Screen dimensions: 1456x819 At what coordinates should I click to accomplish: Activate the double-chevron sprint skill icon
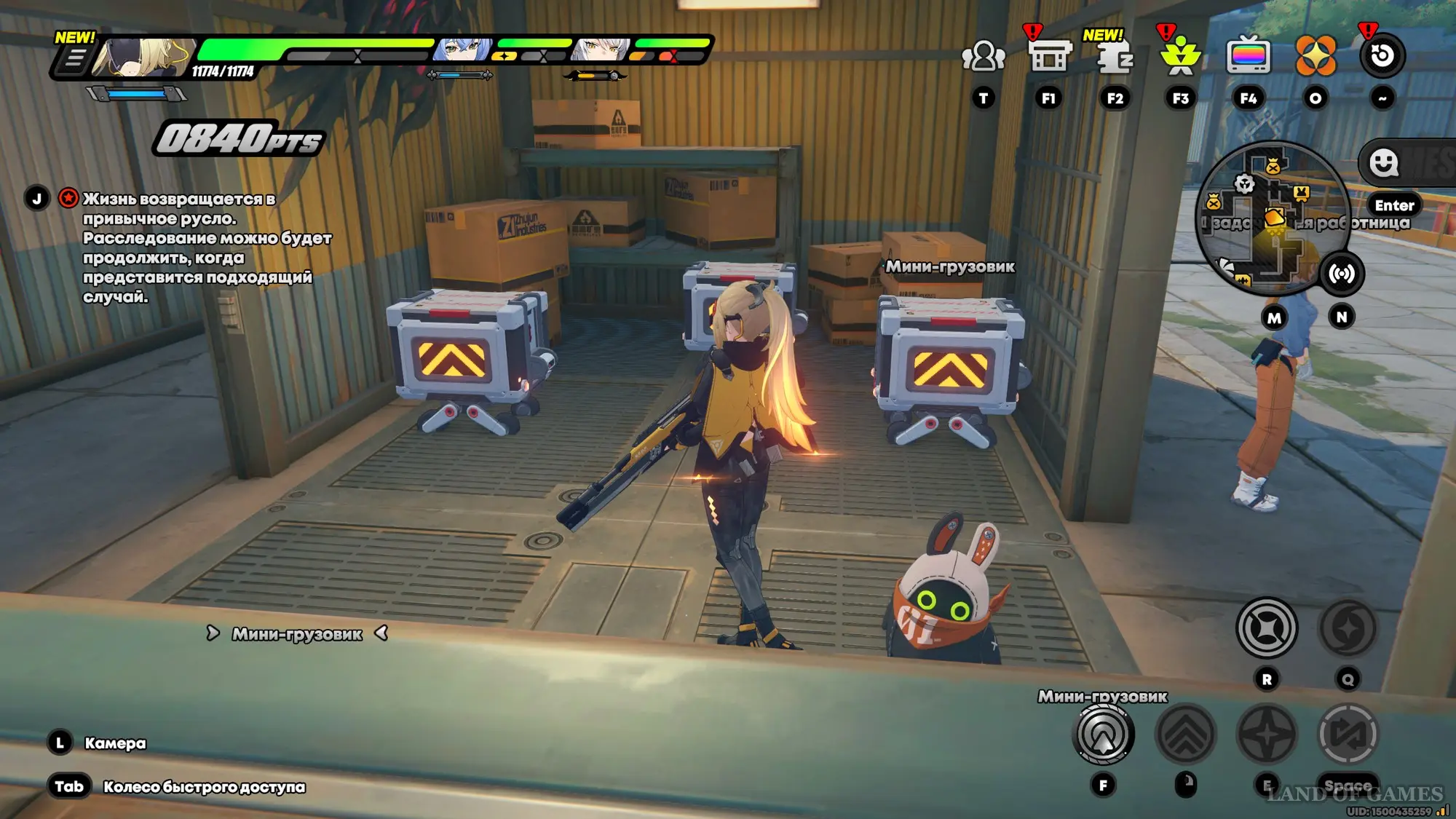coord(1186,735)
